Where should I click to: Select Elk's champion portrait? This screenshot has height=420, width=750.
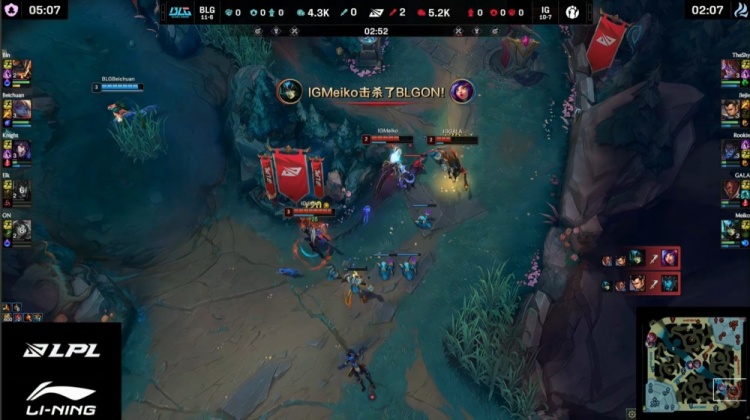point(21,190)
